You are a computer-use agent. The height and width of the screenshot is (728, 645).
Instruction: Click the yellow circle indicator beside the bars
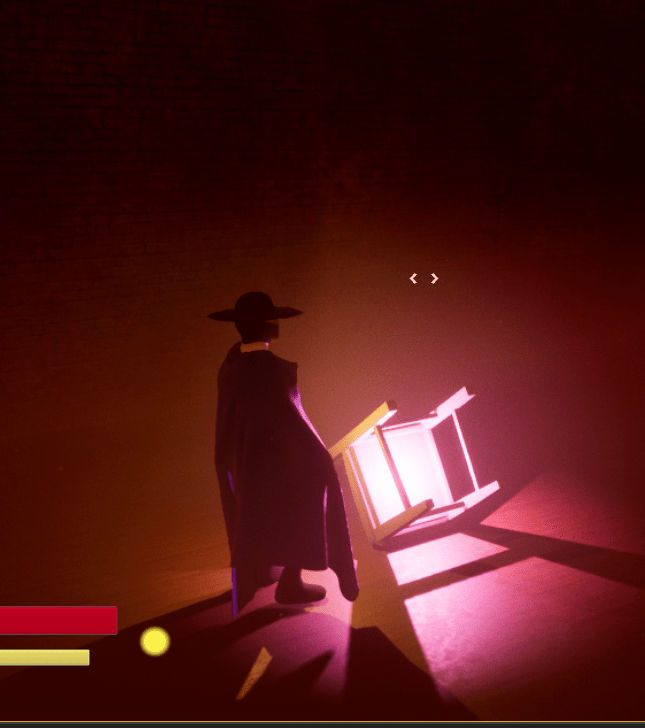click(x=155, y=641)
